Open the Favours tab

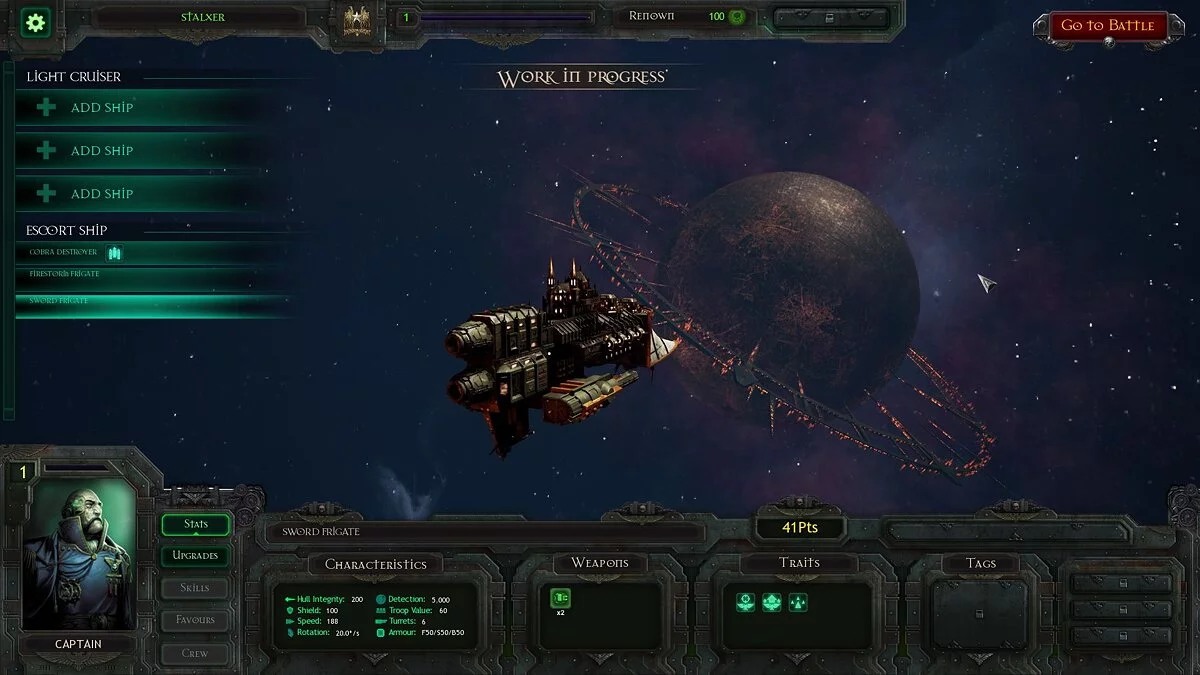(195, 620)
